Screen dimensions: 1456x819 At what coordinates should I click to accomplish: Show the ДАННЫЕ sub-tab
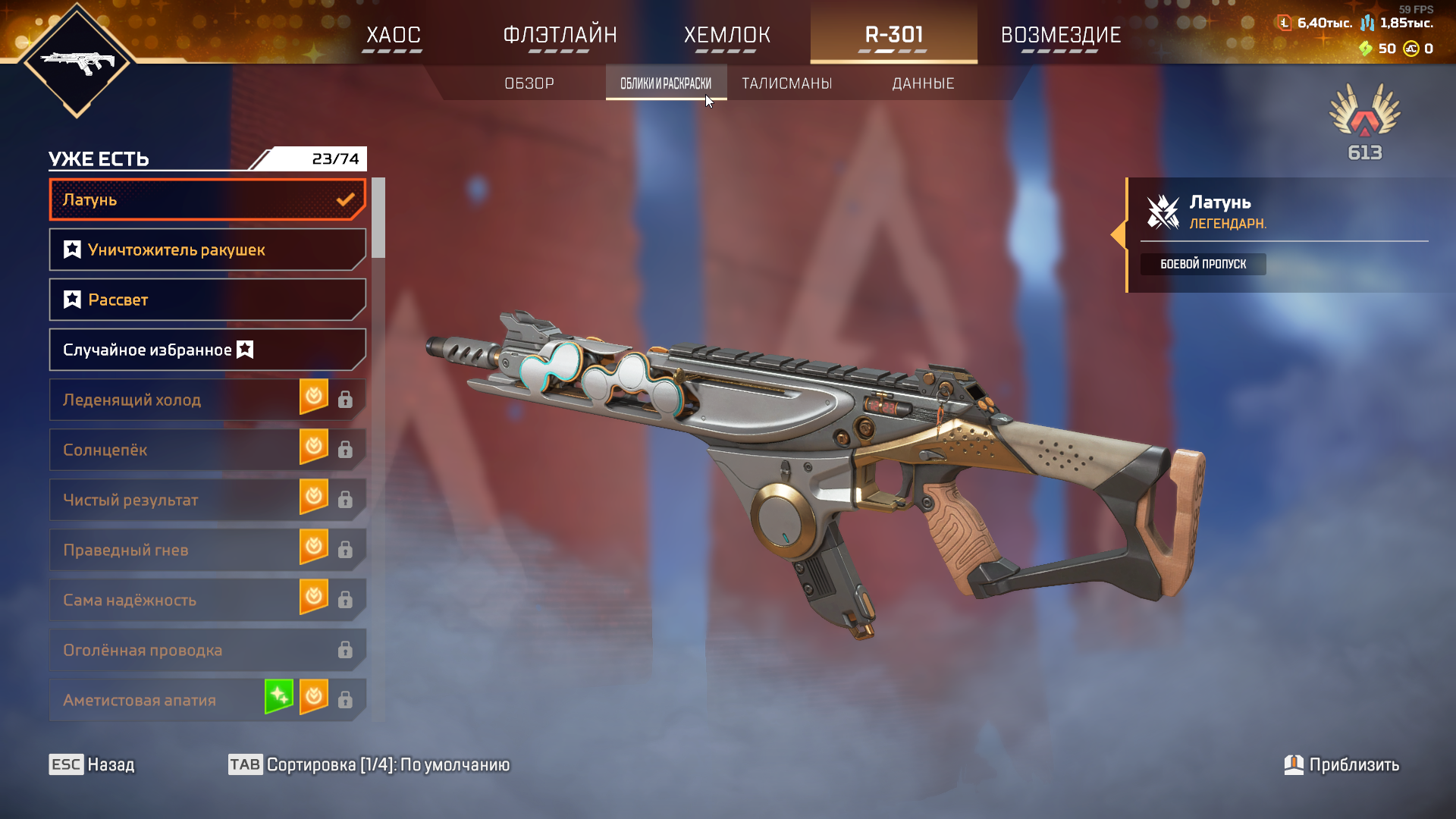click(x=923, y=83)
